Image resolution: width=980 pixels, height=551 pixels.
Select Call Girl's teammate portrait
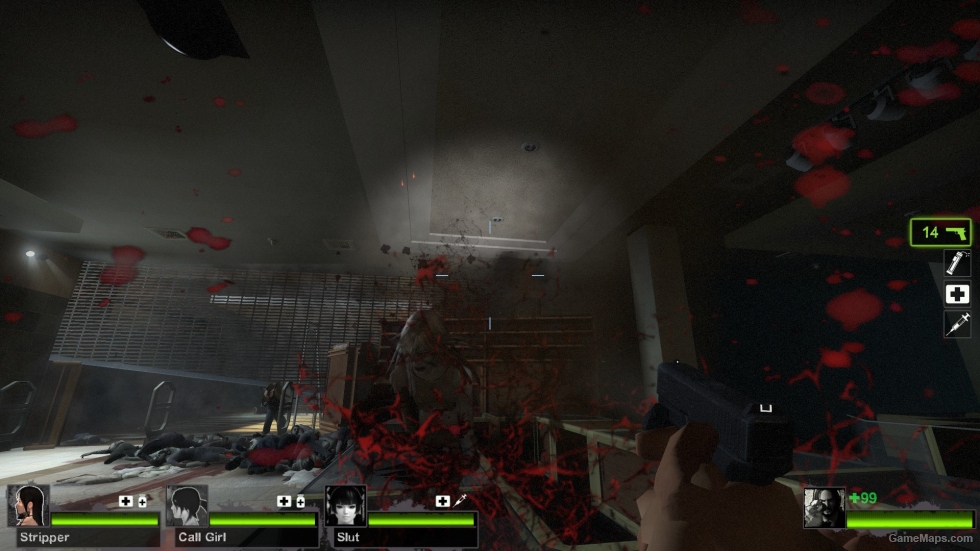pyautogui.click(x=187, y=506)
